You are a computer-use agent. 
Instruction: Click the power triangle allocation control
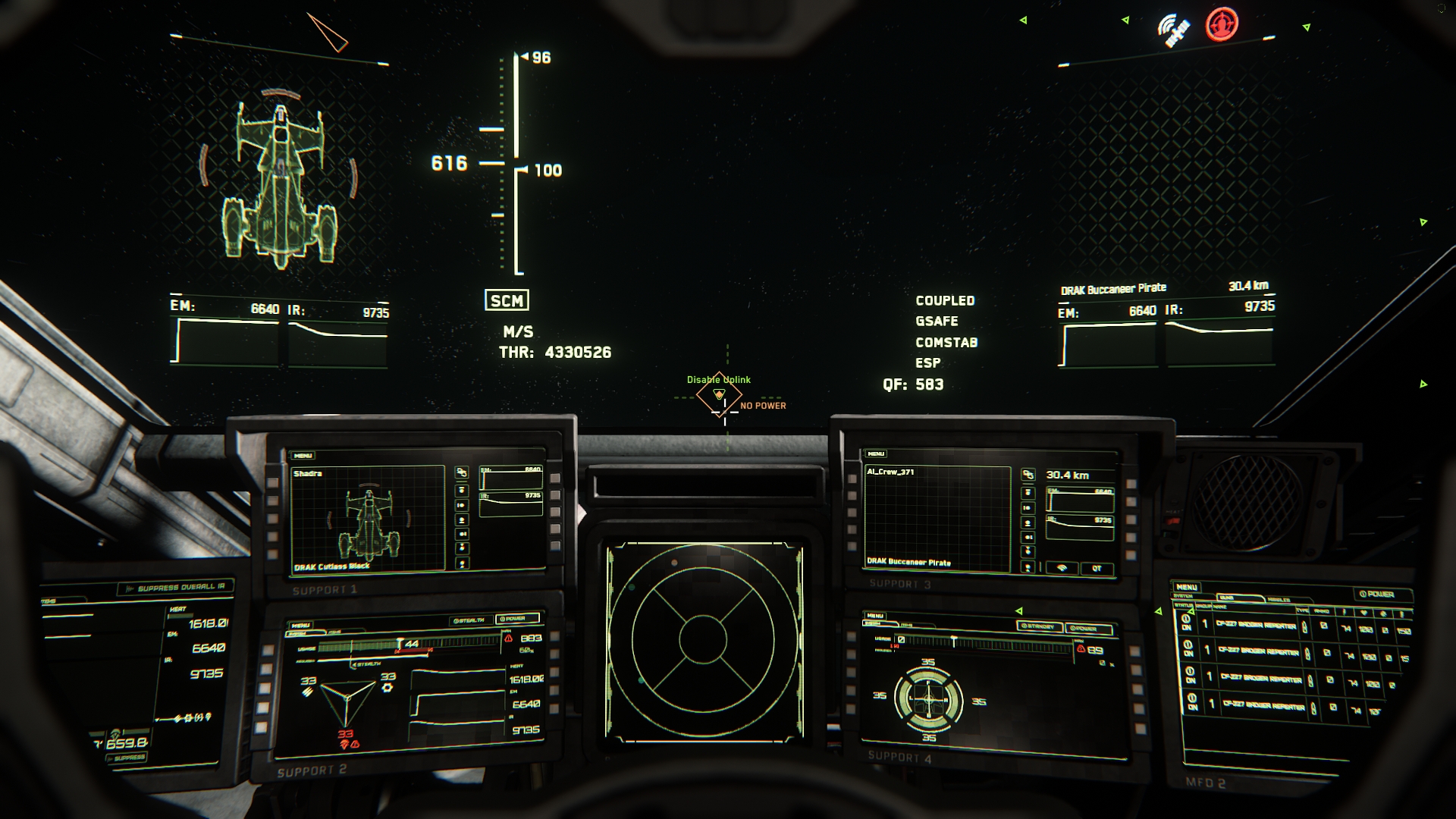pyautogui.click(x=347, y=699)
